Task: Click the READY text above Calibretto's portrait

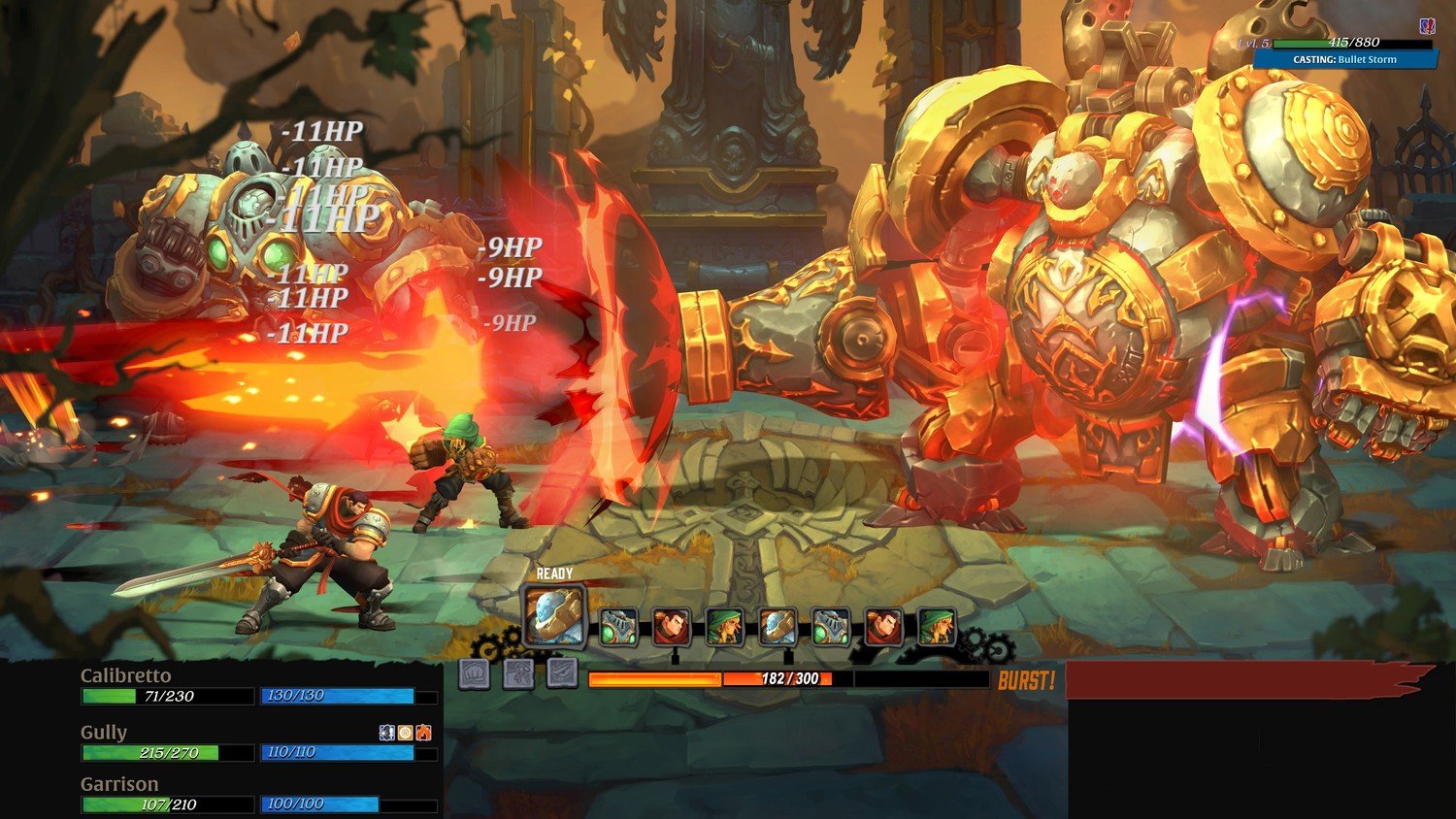Action: (554, 573)
